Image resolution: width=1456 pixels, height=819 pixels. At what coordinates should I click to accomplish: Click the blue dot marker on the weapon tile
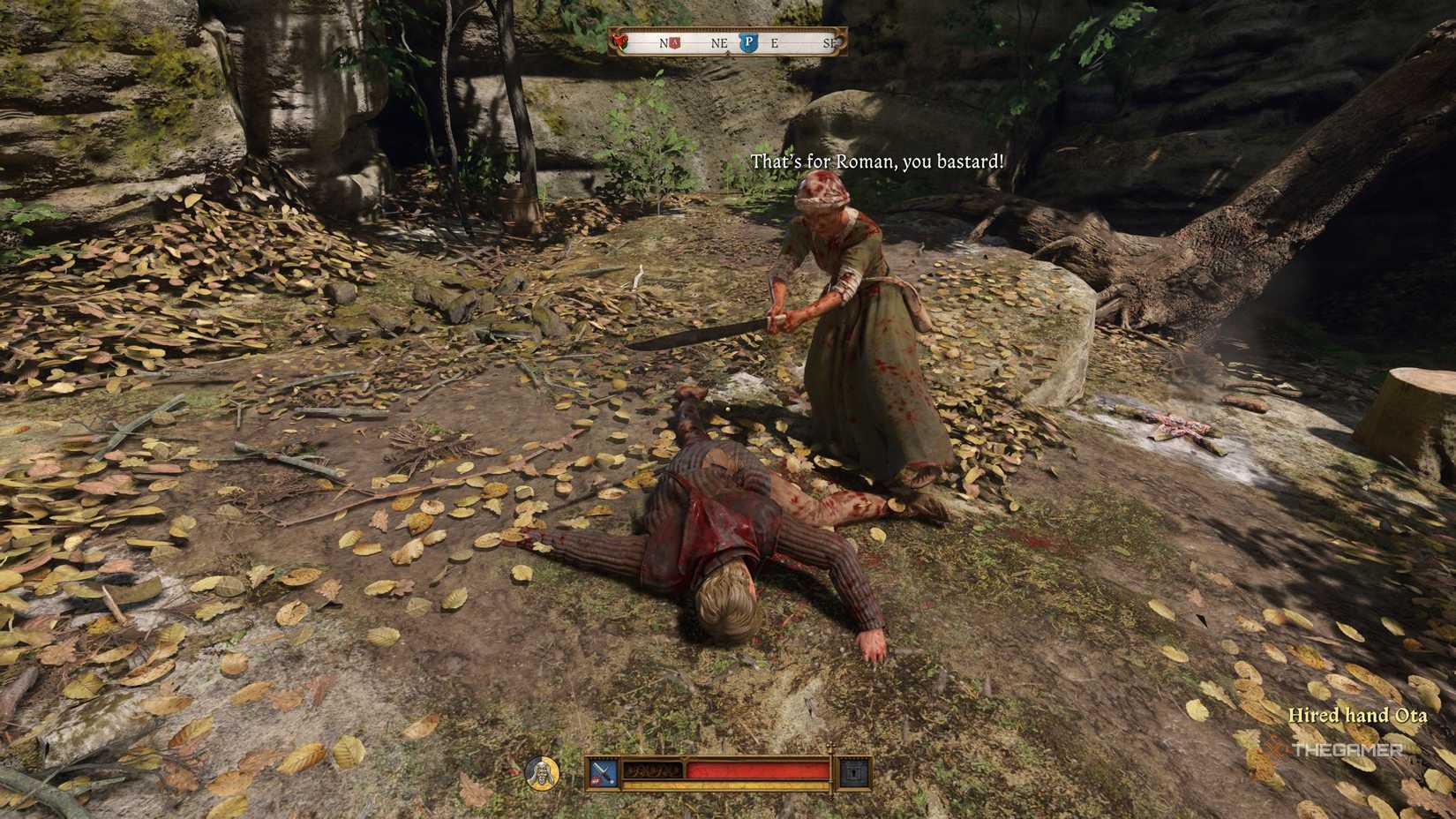pyautogui.click(x=611, y=782)
